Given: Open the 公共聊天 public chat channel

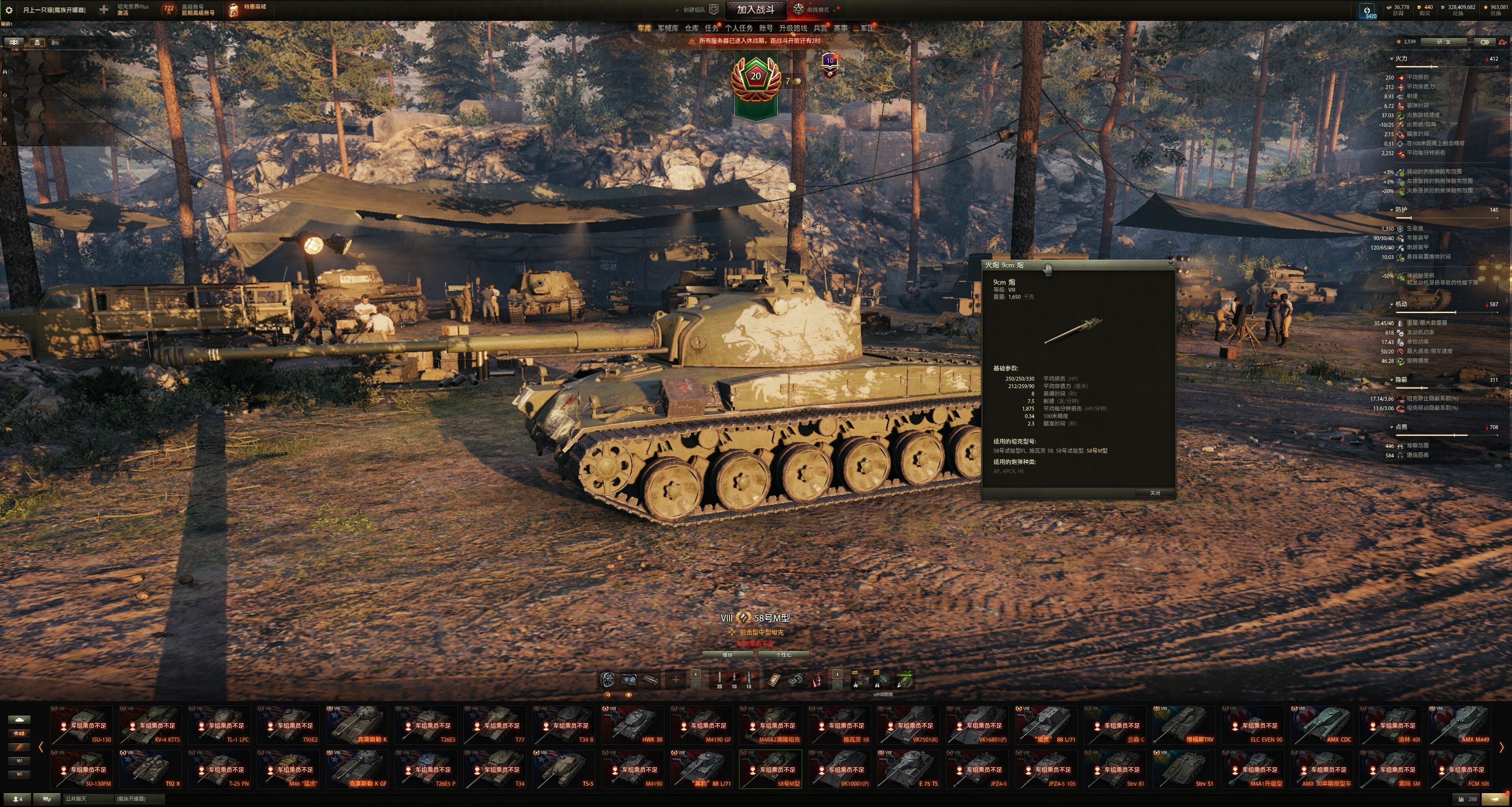Looking at the screenshot, I should click(x=88, y=799).
